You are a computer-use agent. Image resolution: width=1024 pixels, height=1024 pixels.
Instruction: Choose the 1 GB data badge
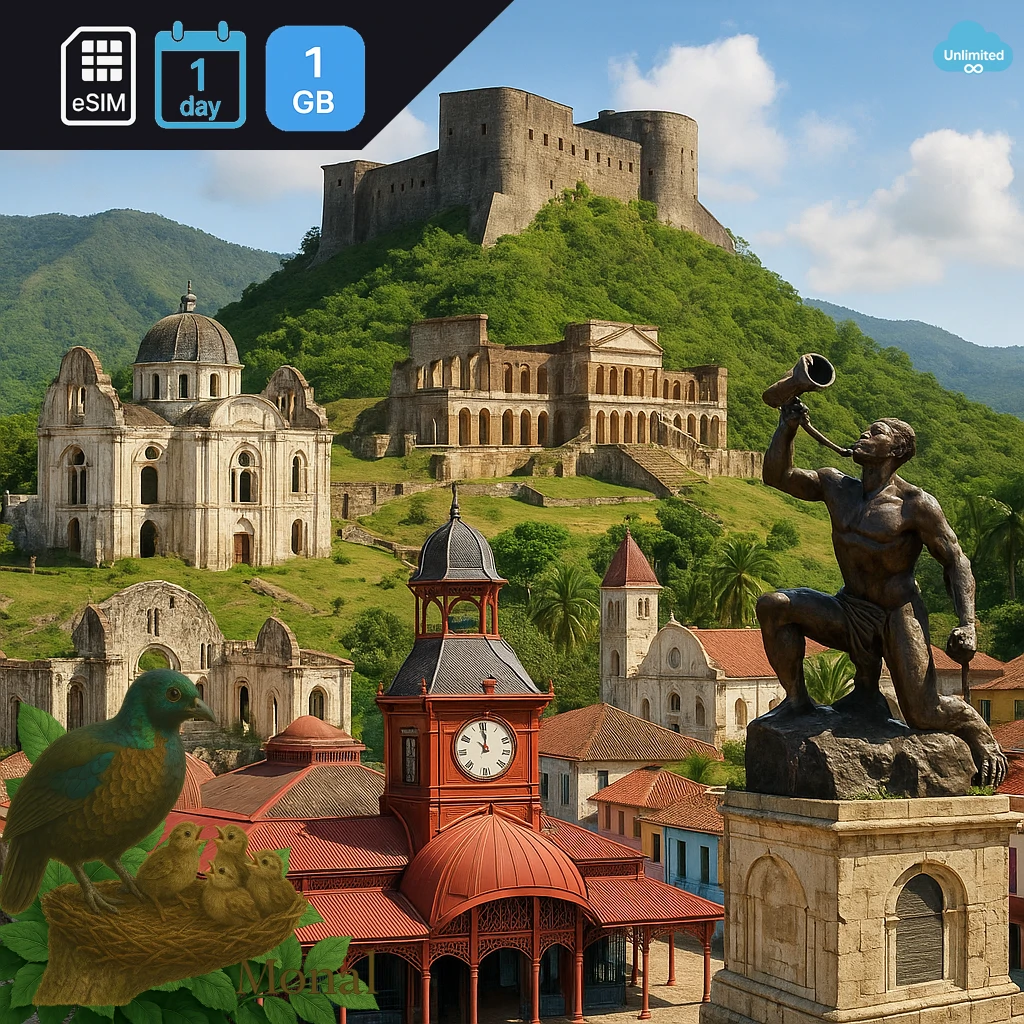pyautogui.click(x=315, y=78)
